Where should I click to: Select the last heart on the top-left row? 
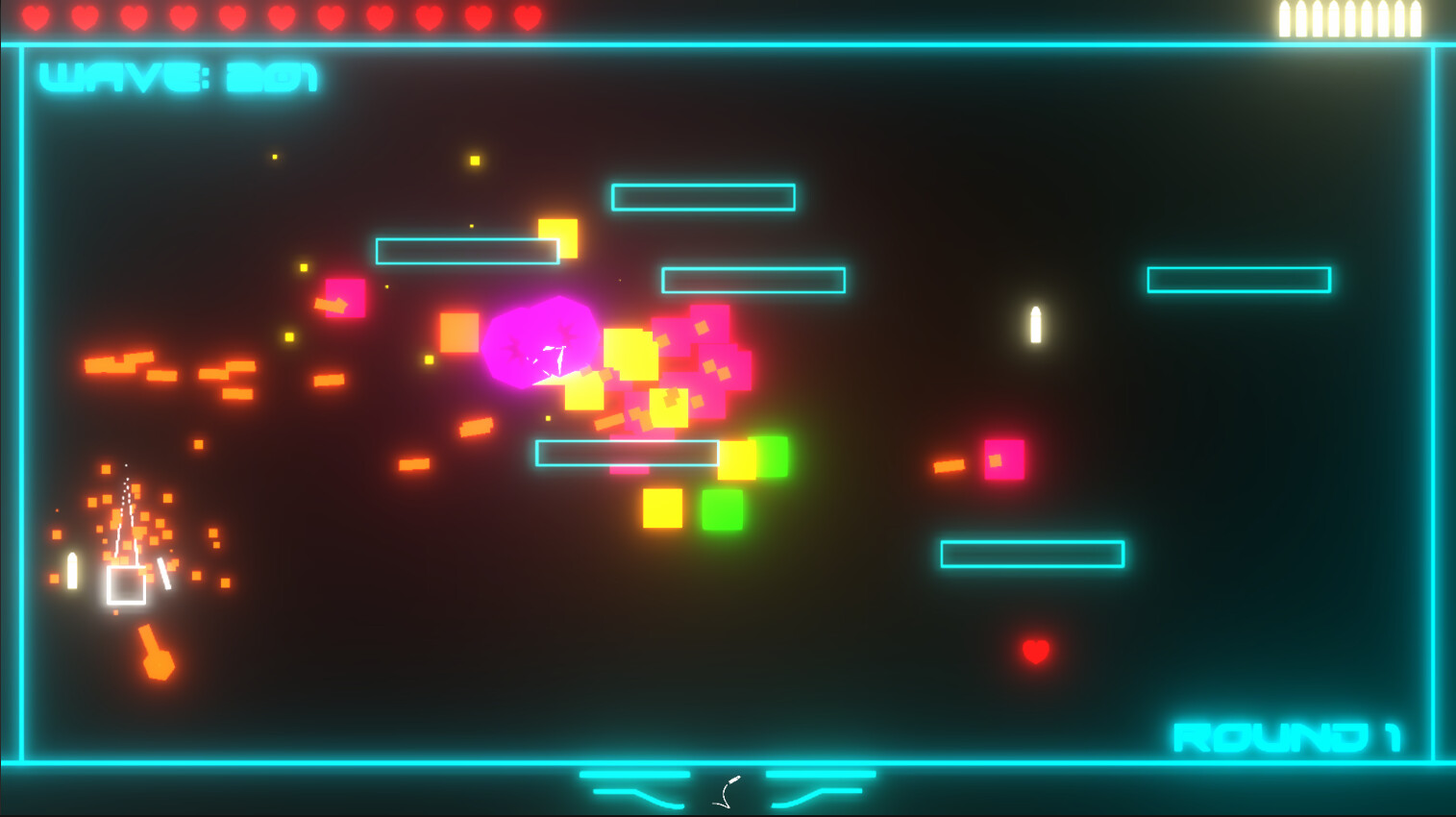pos(526,16)
